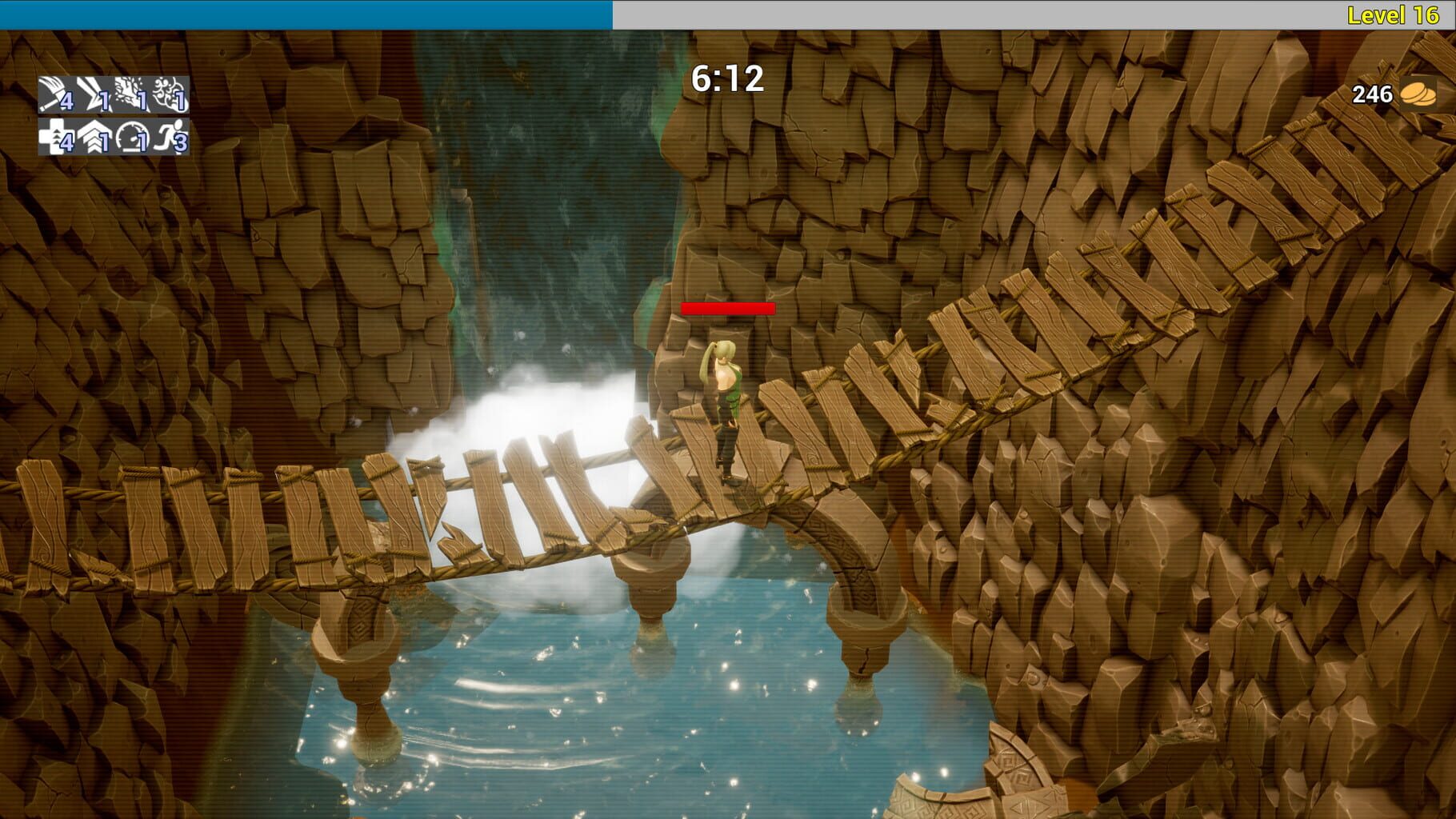
Task: Select the sword slash weapon icon
Action: tap(56, 94)
